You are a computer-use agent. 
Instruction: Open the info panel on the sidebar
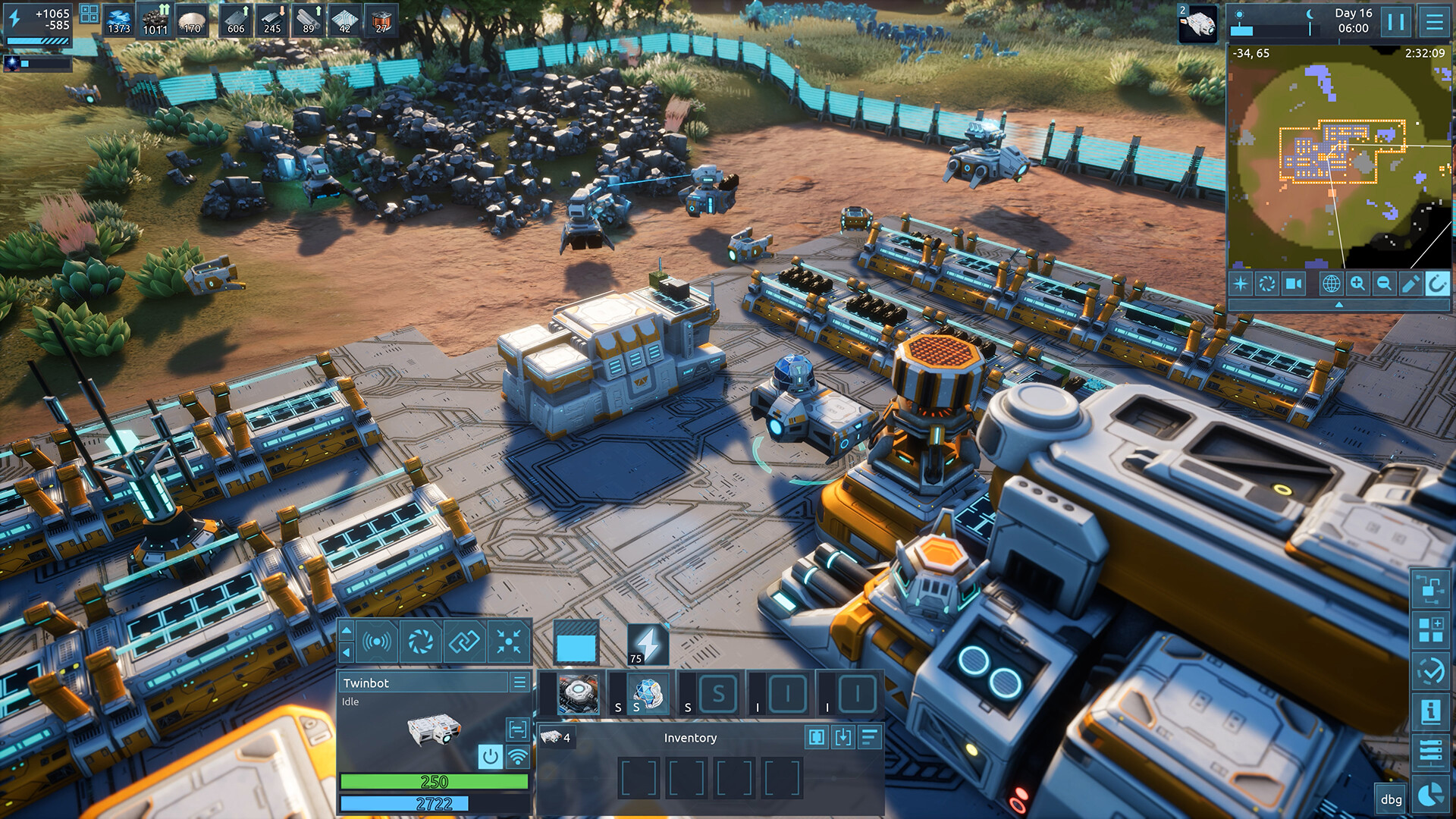[1430, 711]
